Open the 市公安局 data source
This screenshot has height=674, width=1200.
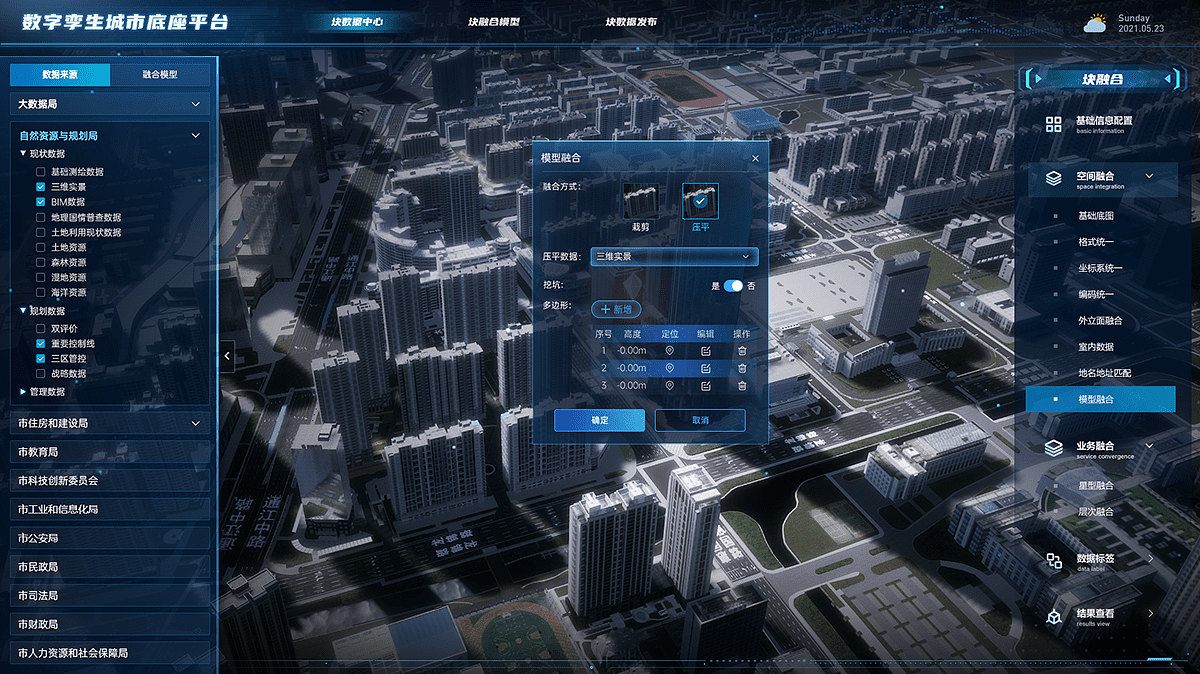(x=110, y=538)
